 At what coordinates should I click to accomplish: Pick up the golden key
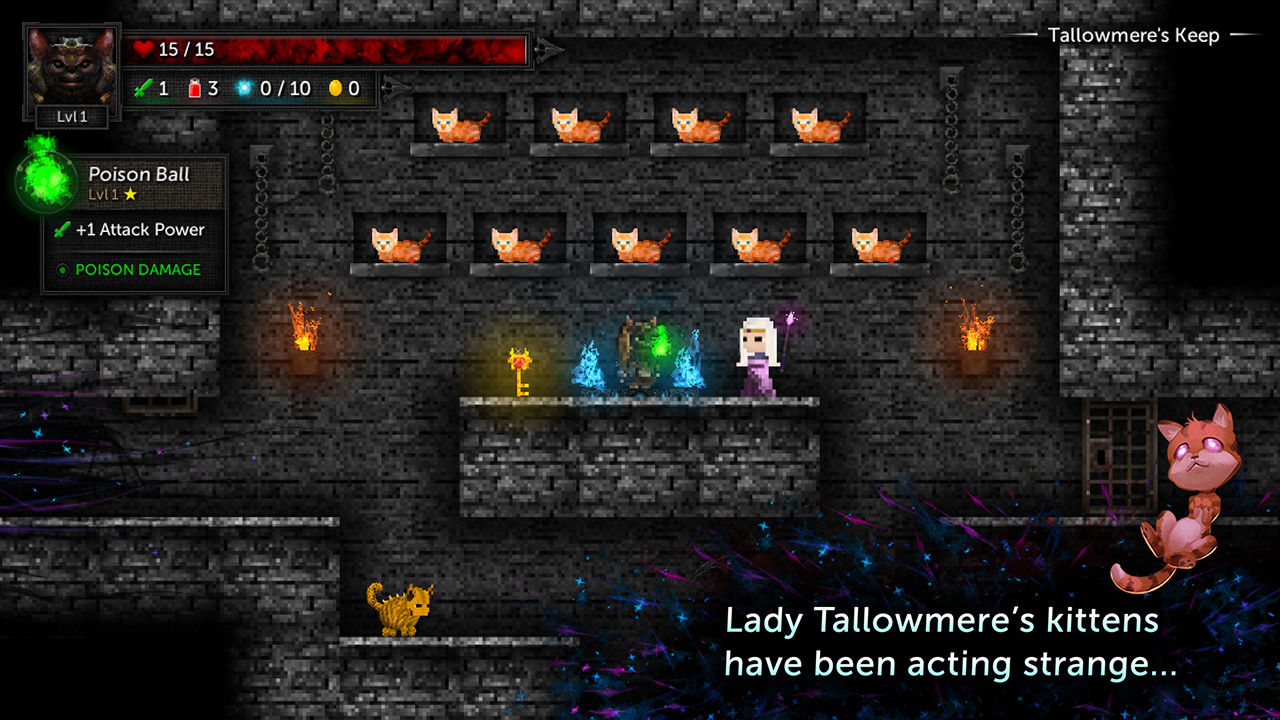[522, 370]
